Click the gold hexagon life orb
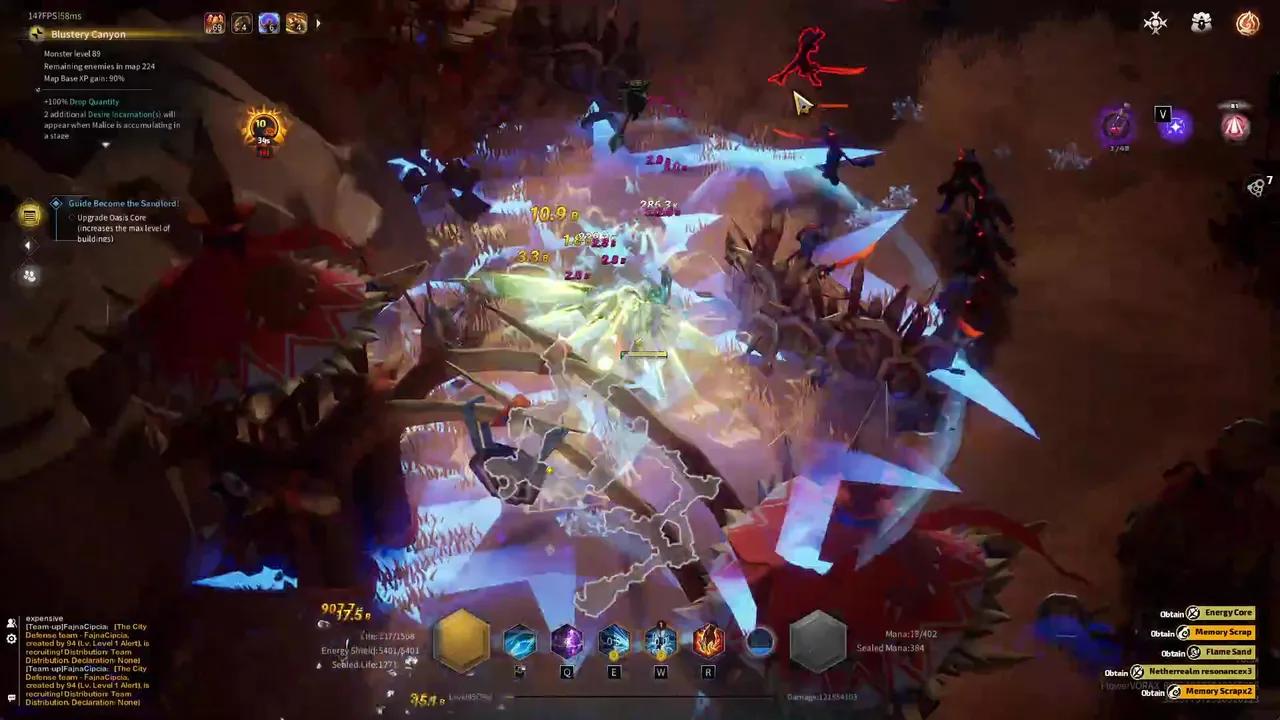The width and height of the screenshot is (1280, 720). (x=461, y=641)
